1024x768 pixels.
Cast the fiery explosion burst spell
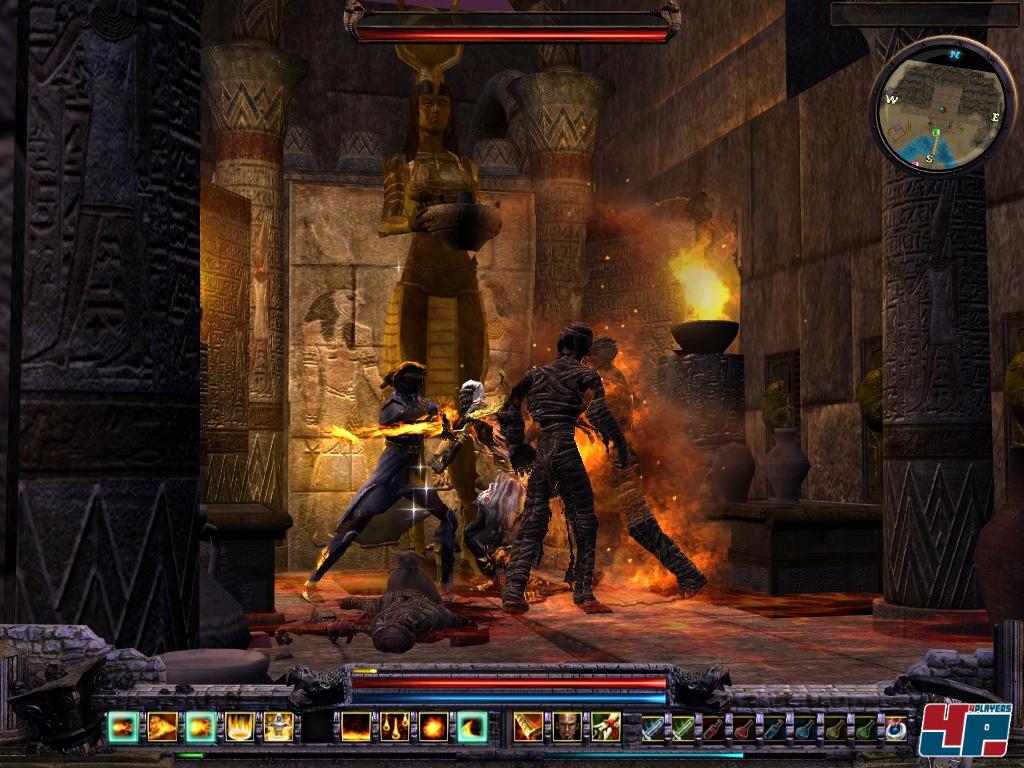(434, 726)
